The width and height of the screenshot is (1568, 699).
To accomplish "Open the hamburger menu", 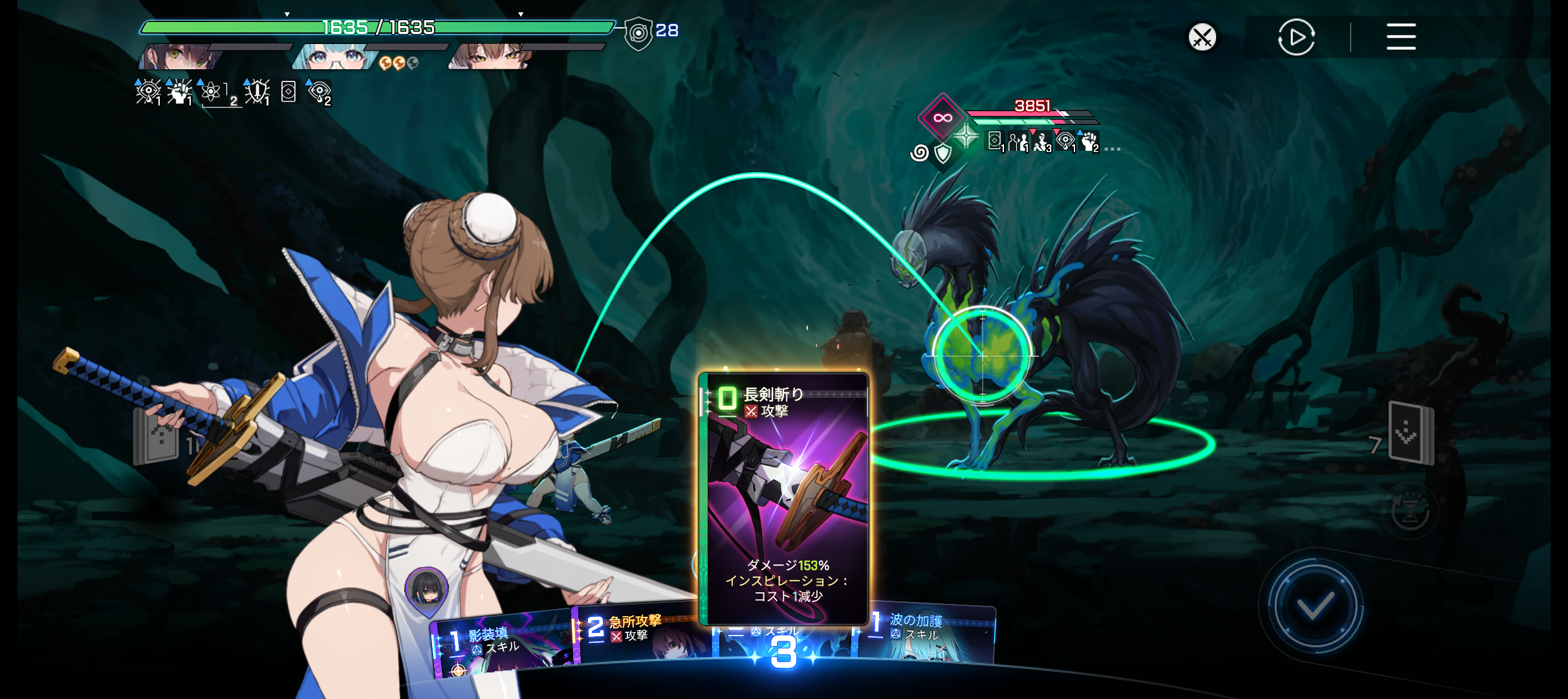I will (1400, 37).
